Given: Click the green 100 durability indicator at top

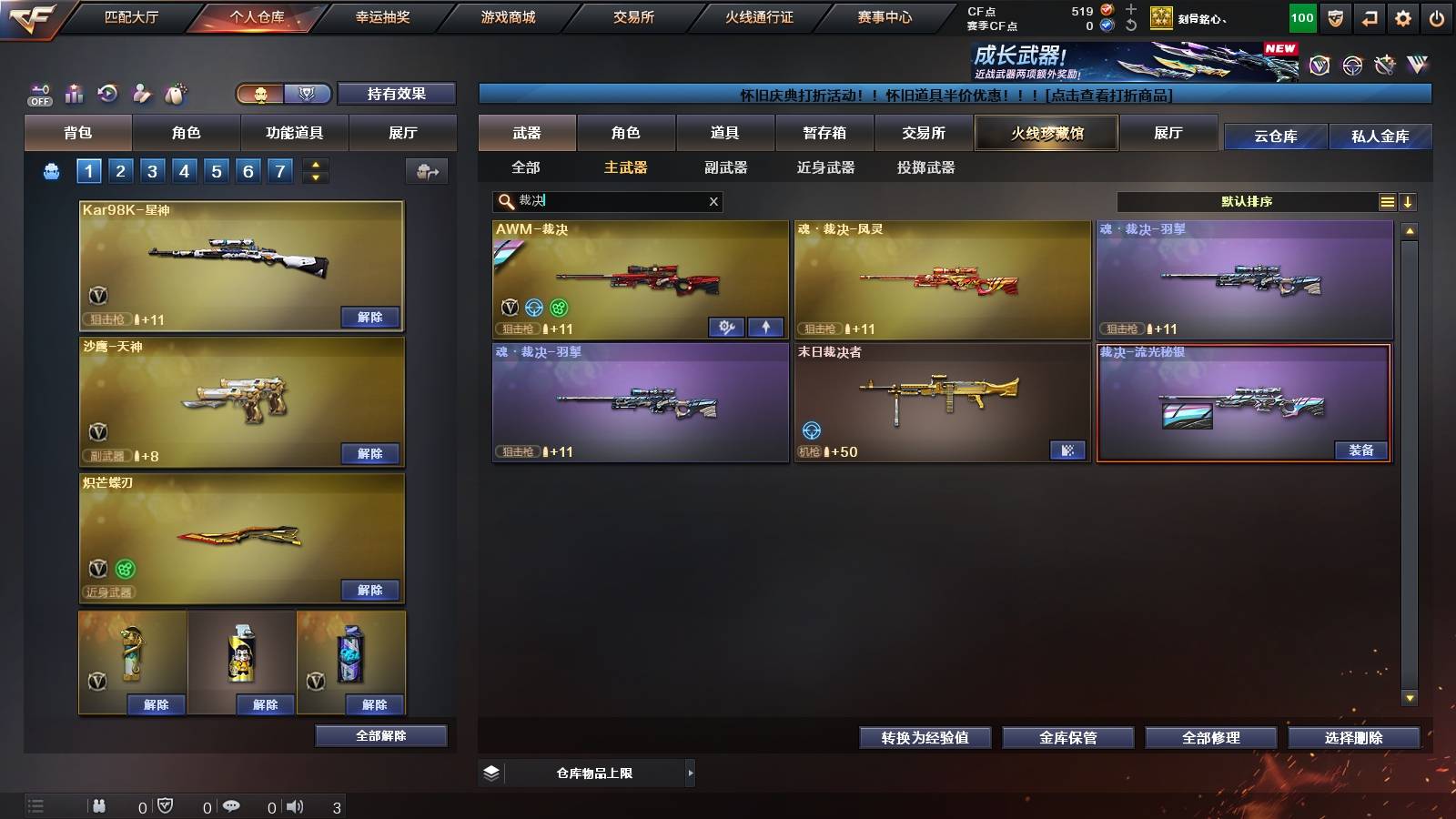Looking at the screenshot, I should [1301, 16].
